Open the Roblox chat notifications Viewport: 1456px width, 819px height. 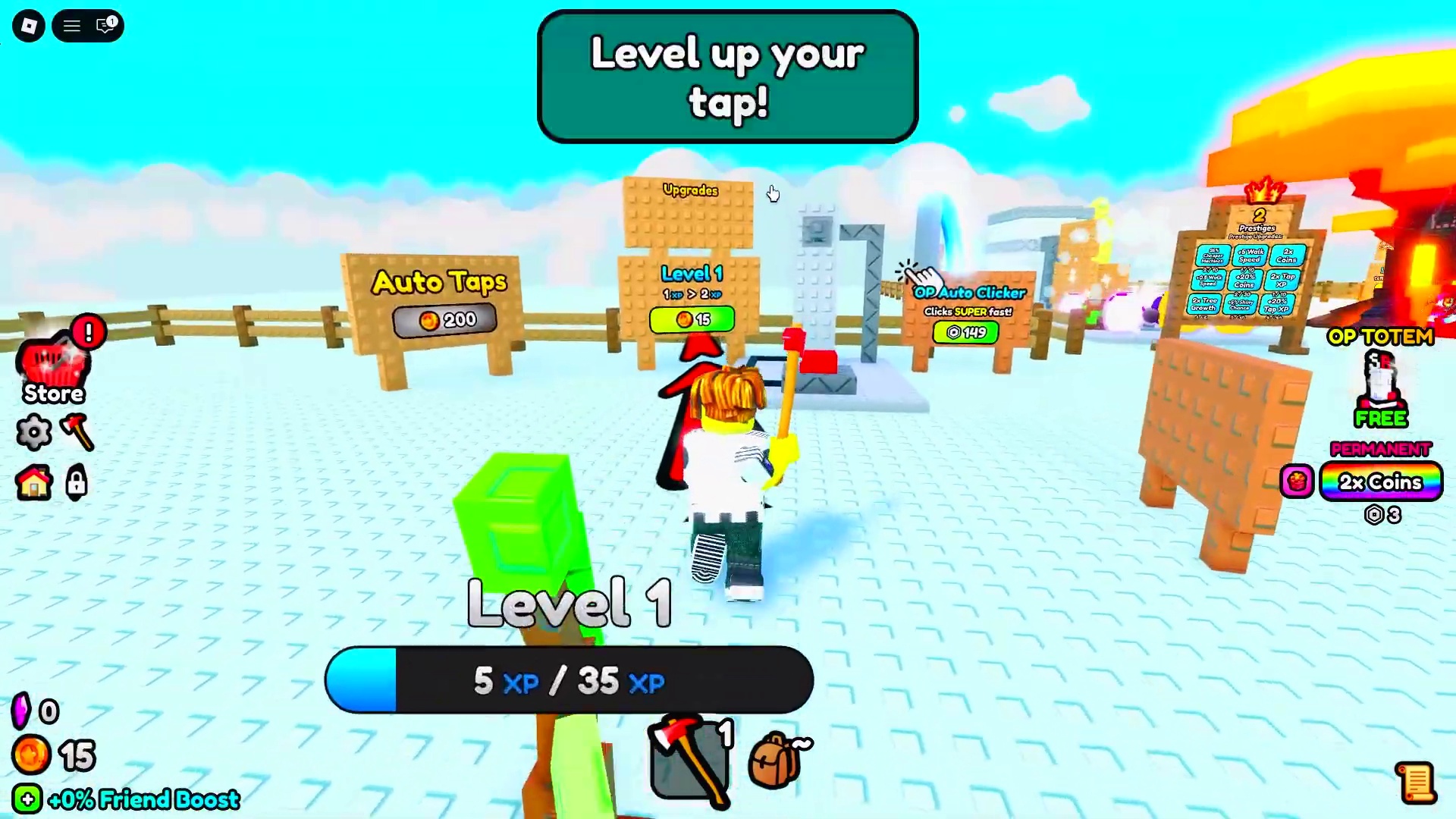pyautogui.click(x=105, y=27)
